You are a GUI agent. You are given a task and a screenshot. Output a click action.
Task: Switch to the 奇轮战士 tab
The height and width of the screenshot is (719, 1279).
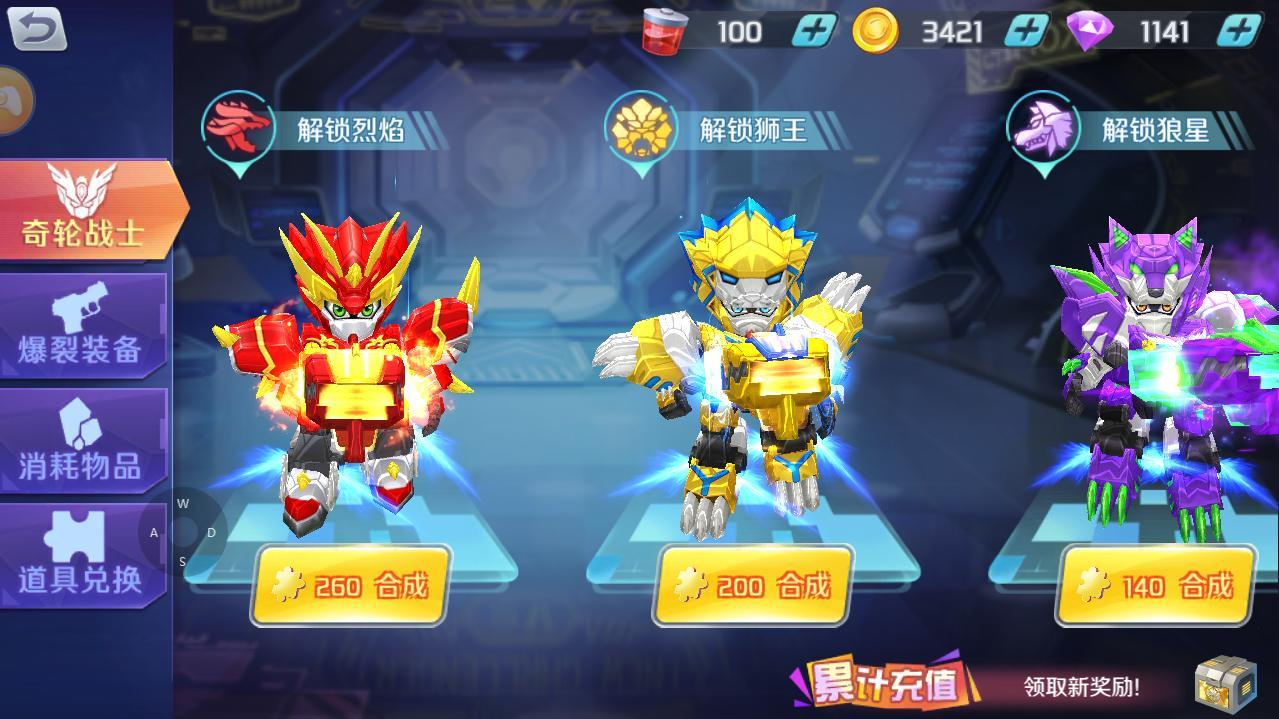[85, 210]
